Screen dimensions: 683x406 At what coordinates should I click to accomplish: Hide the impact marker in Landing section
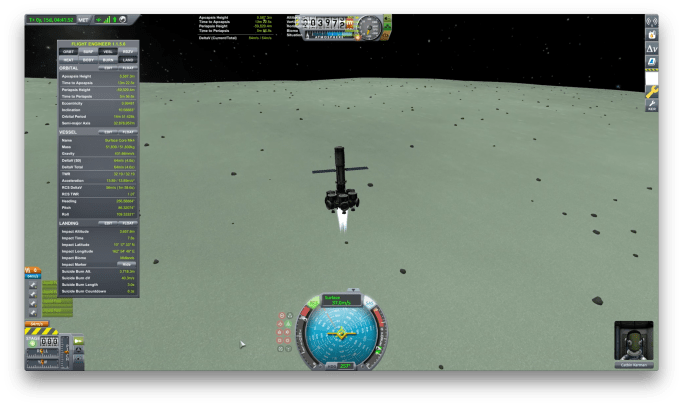pyautogui.click(x=126, y=264)
